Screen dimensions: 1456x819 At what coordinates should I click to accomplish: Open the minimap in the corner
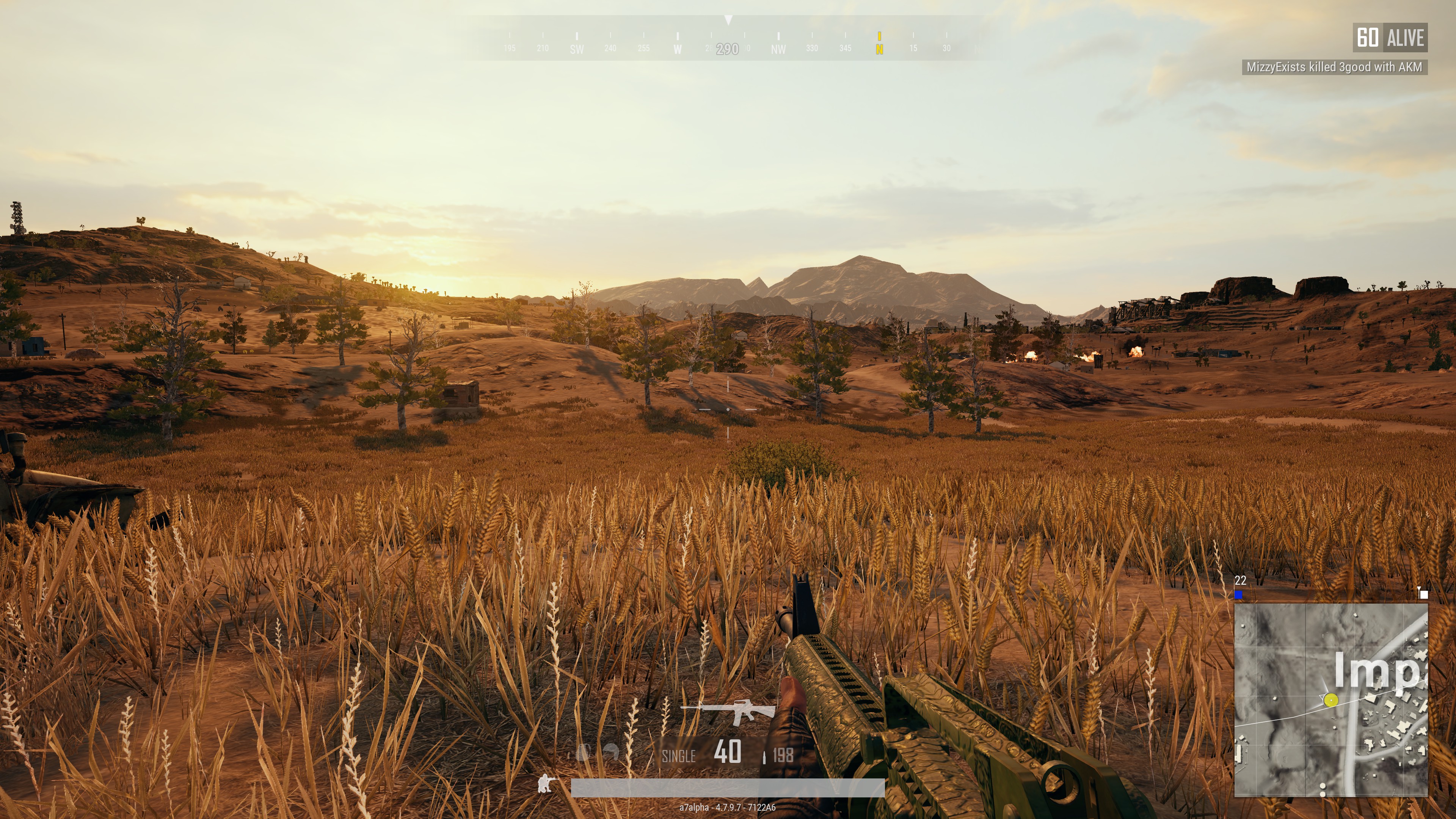(x=1330, y=700)
